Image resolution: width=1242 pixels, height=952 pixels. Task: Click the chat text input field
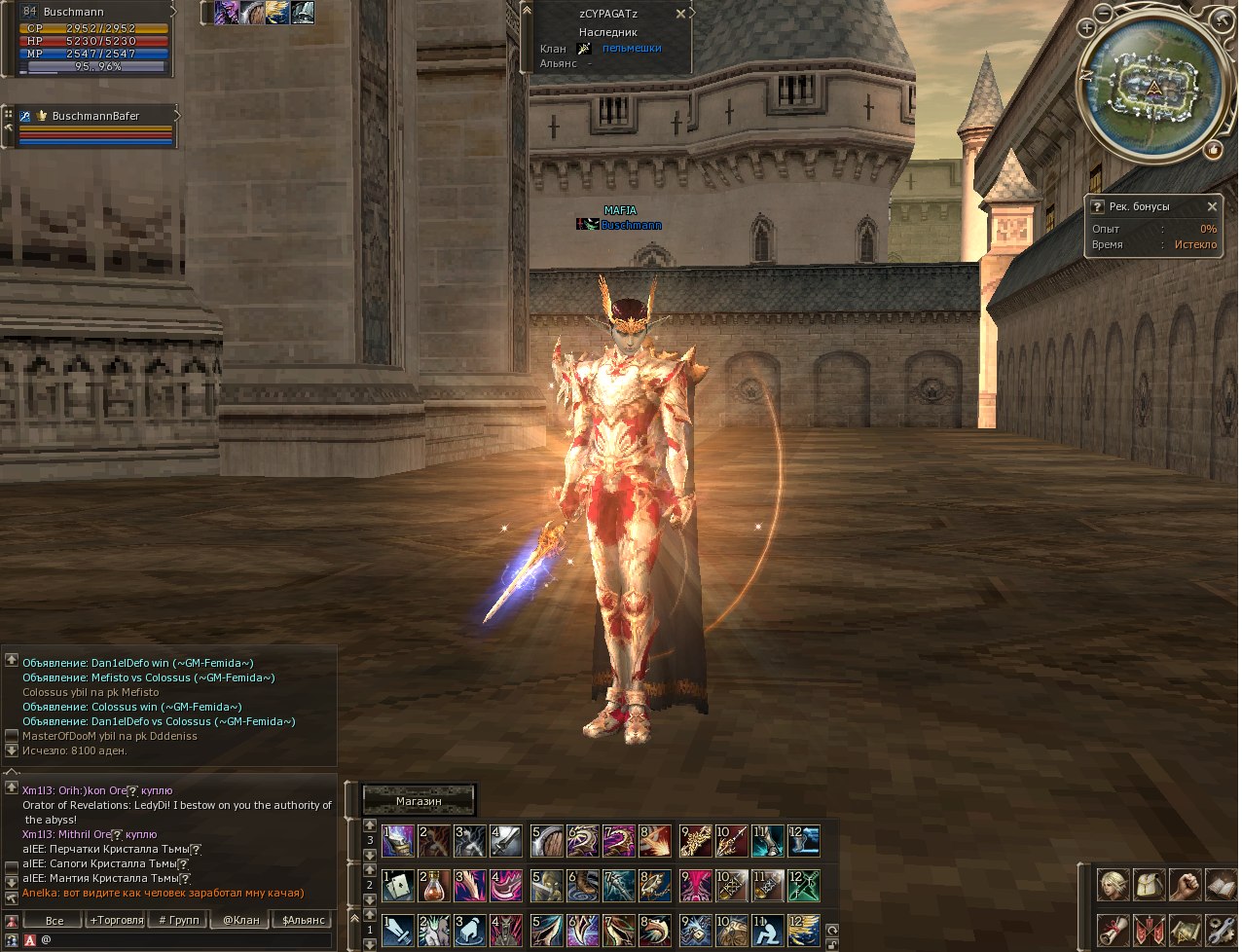click(x=185, y=940)
